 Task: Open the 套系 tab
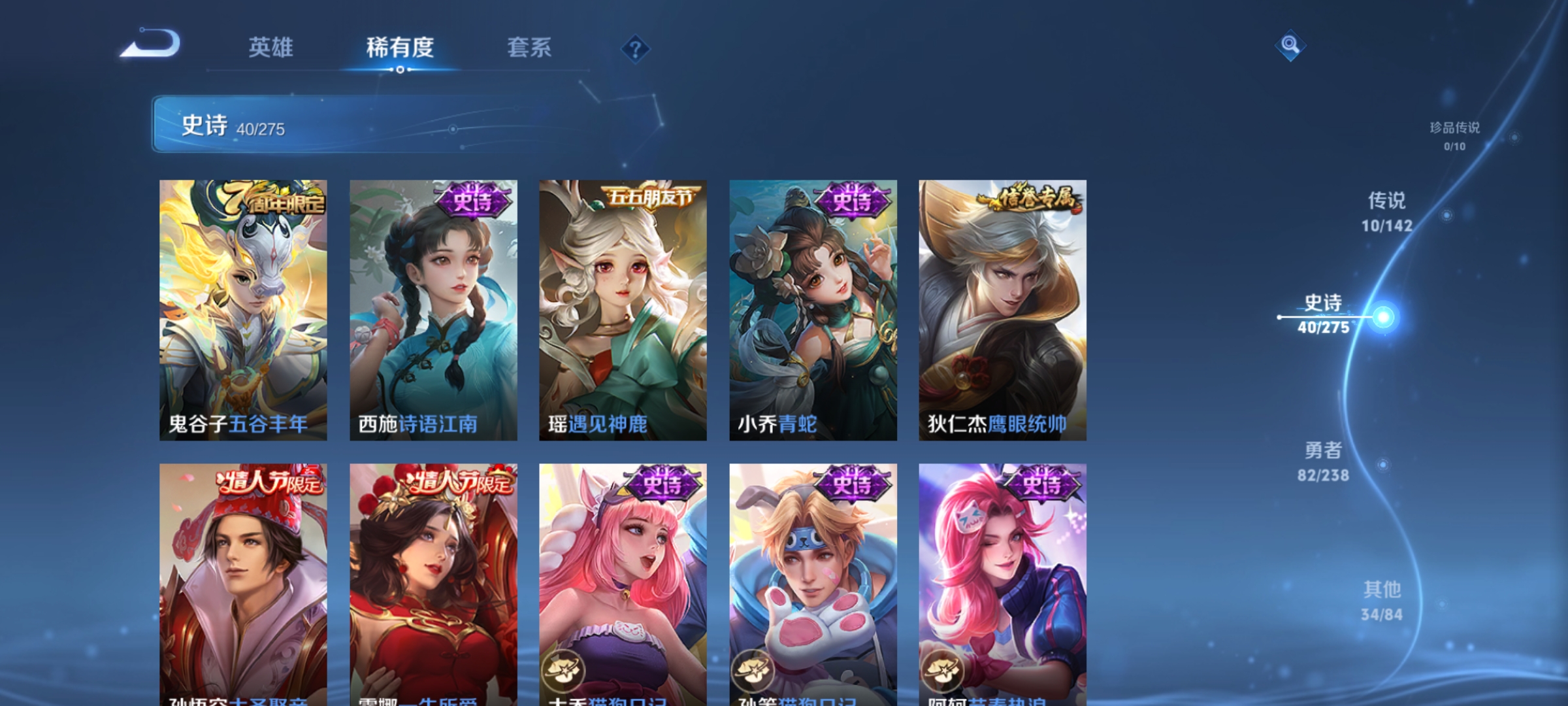coord(531,46)
